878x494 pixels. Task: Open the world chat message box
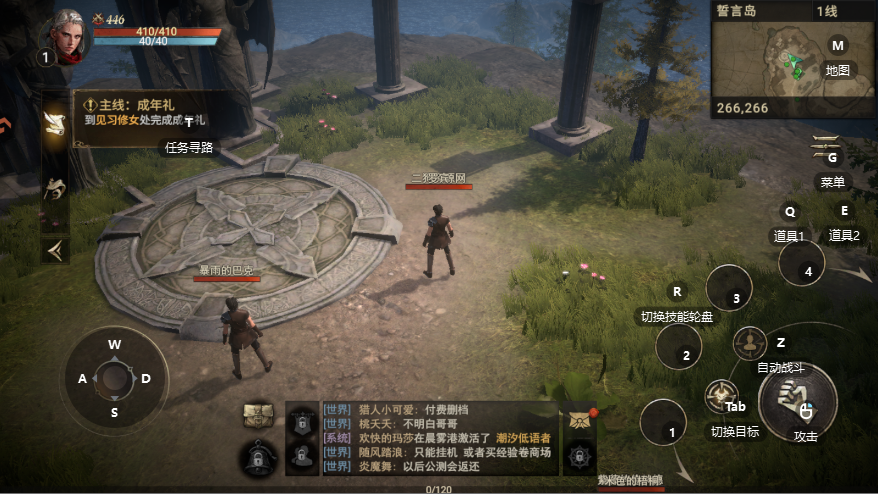440,438
